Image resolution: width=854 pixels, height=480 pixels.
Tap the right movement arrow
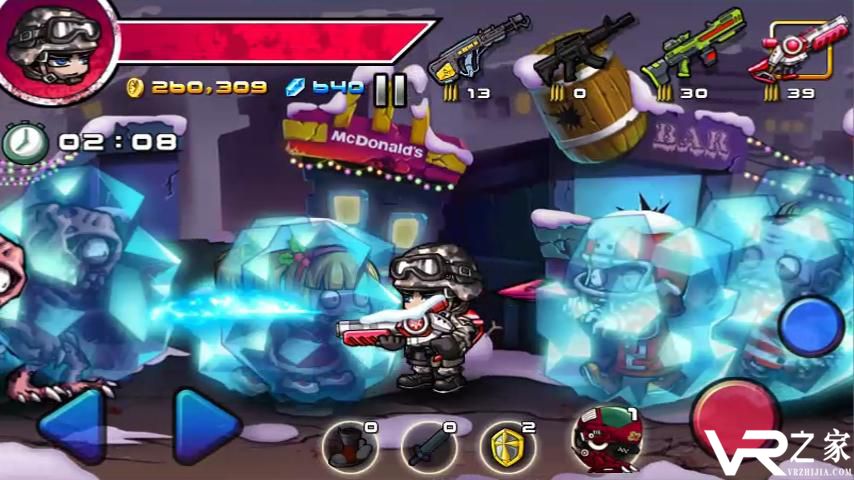pyautogui.click(x=206, y=425)
